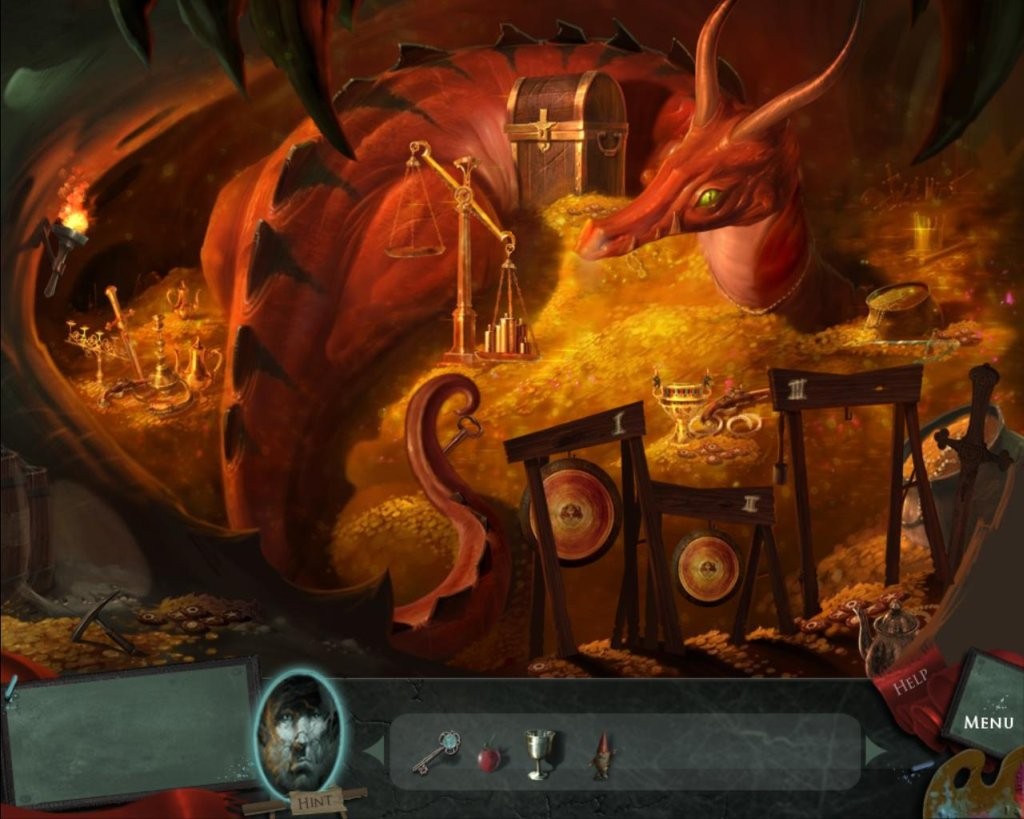Use the Hint portrait button
1024x819 pixels.
pyautogui.click(x=300, y=735)
